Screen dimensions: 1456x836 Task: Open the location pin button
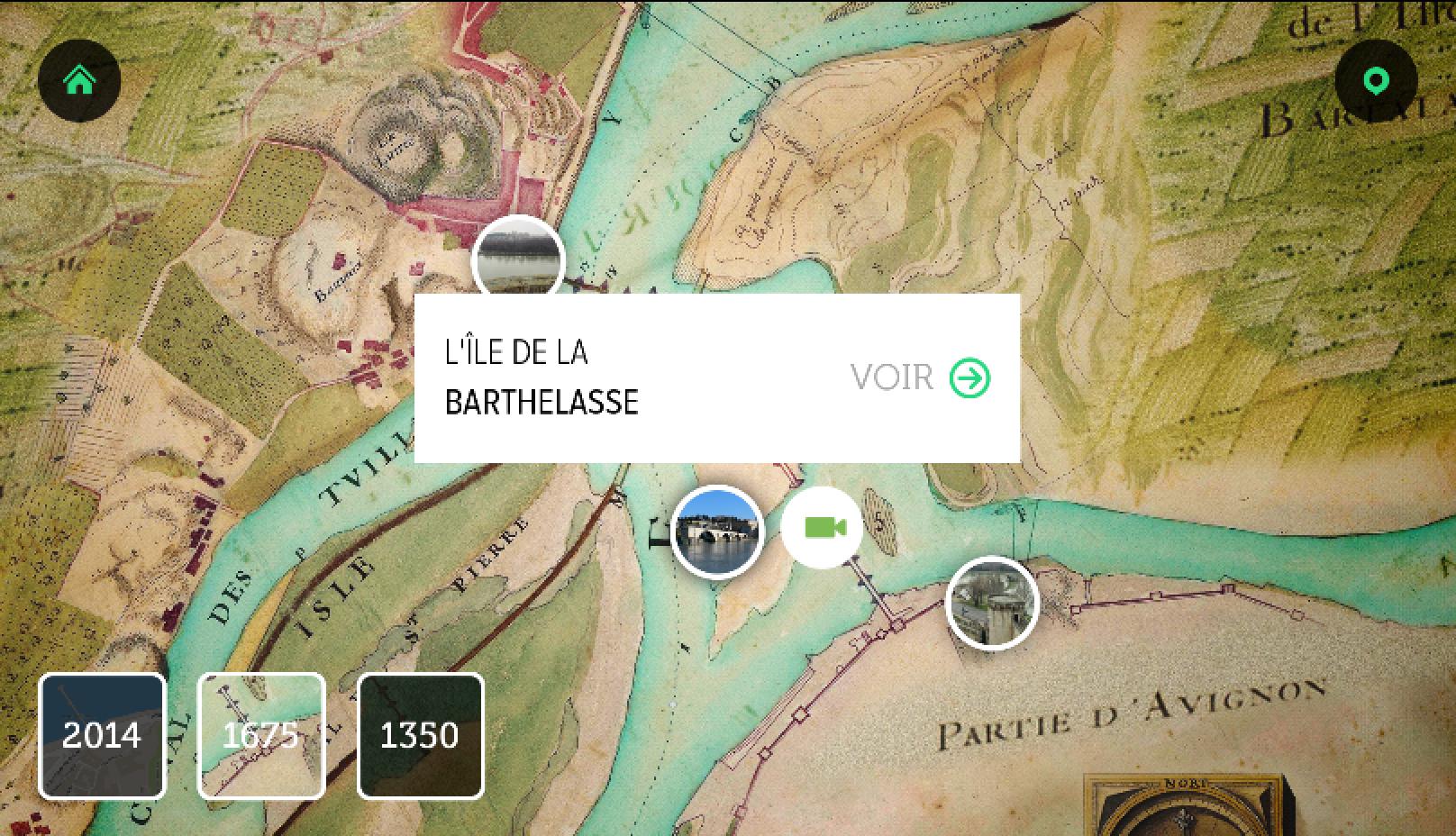coord(1375,81)
